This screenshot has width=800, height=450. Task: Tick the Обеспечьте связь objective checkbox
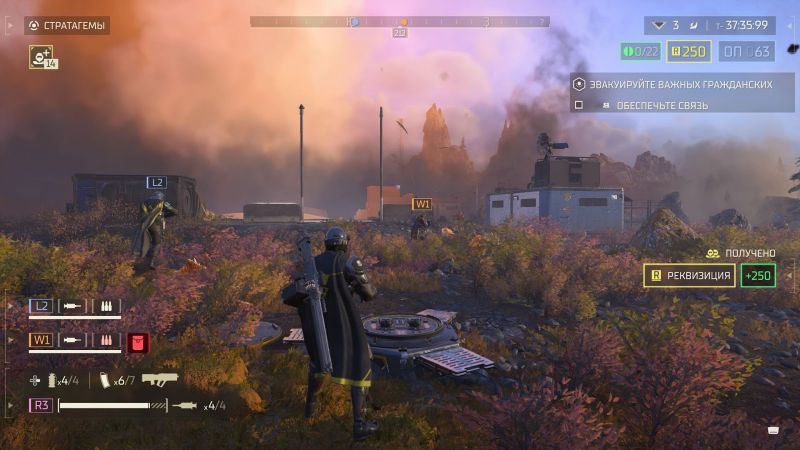tap(578, 105)
